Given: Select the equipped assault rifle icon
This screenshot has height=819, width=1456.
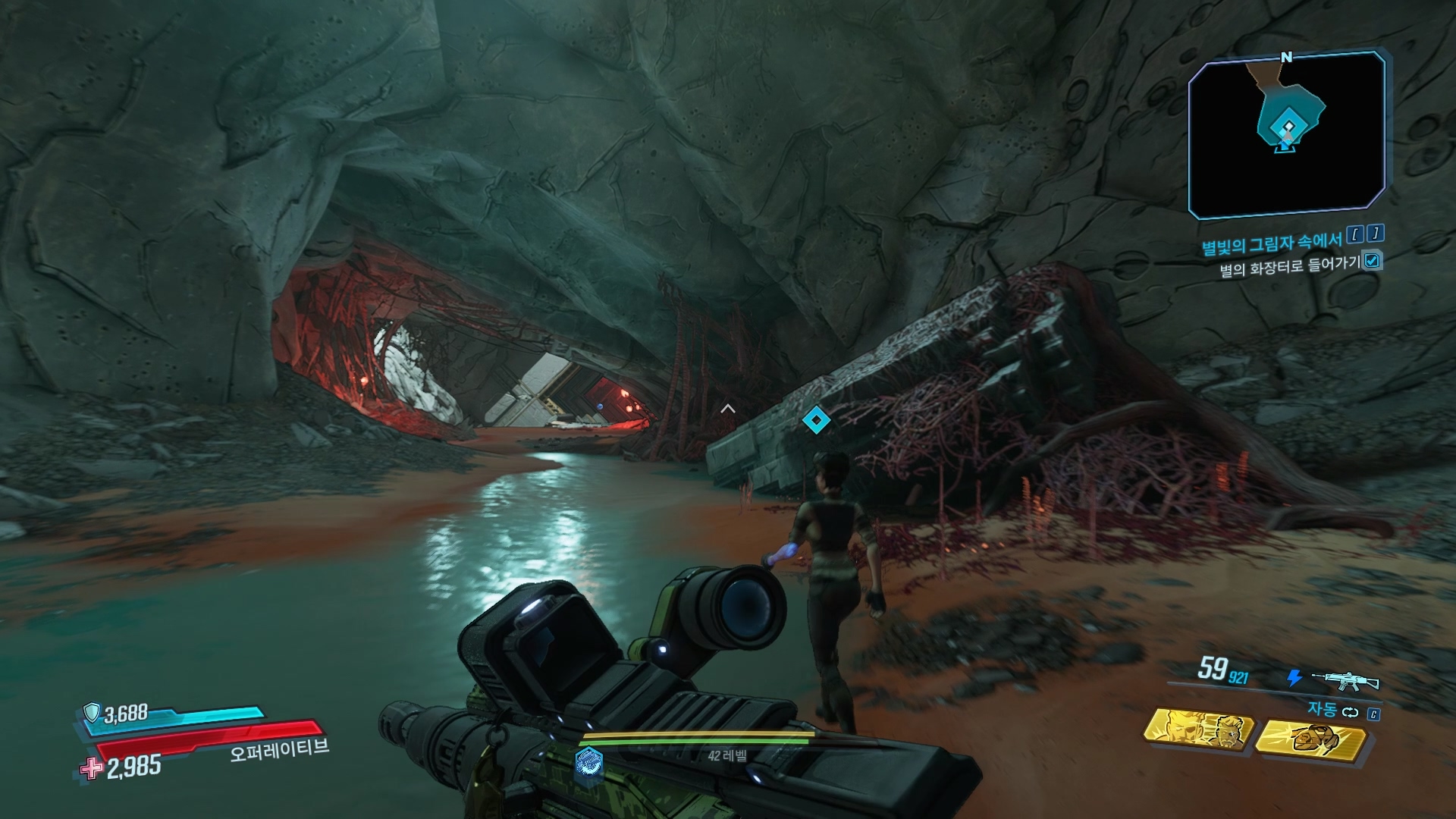Looking at the screenshot, I should pyautogui.click(x=1345, y=679).
